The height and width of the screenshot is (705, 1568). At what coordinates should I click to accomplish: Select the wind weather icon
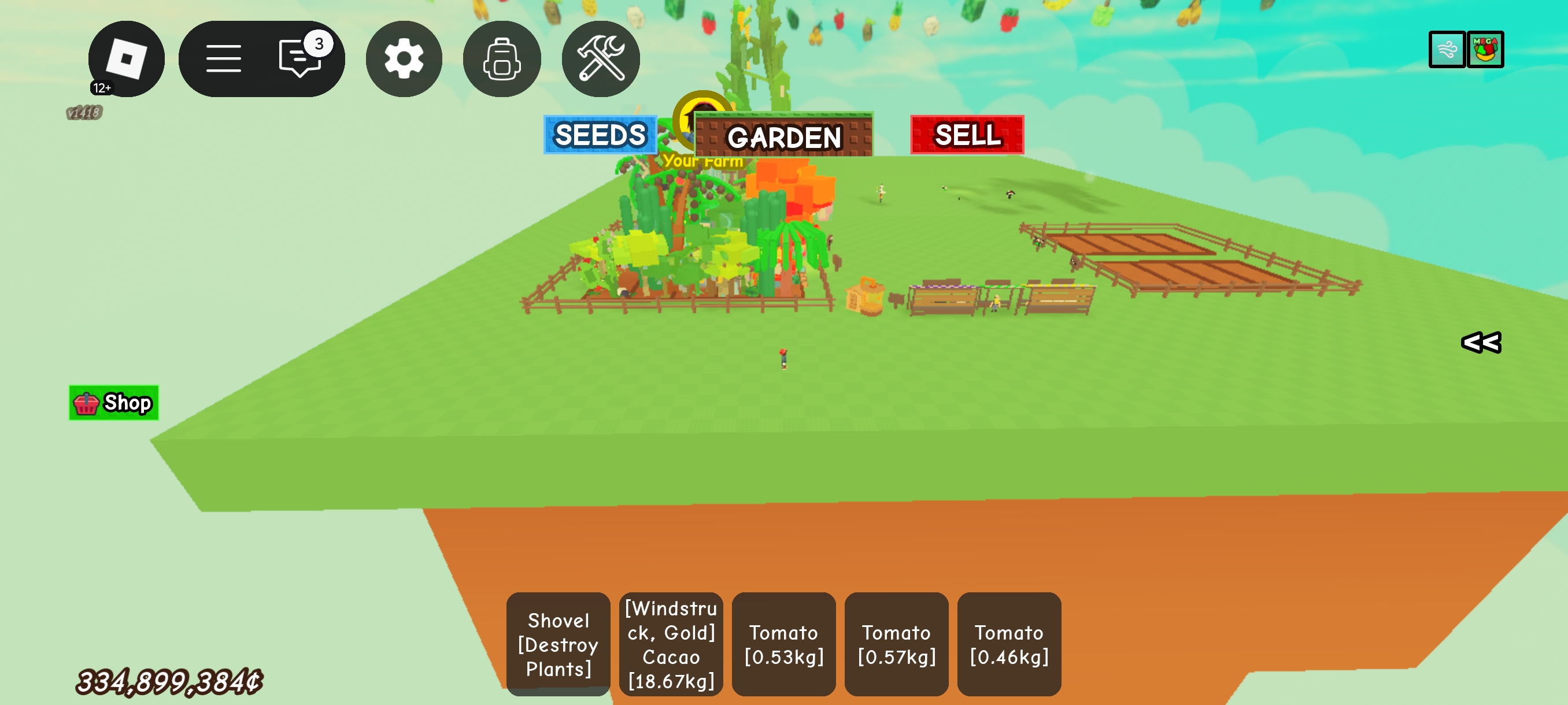pyautogui.click(x=1446, y=49)
